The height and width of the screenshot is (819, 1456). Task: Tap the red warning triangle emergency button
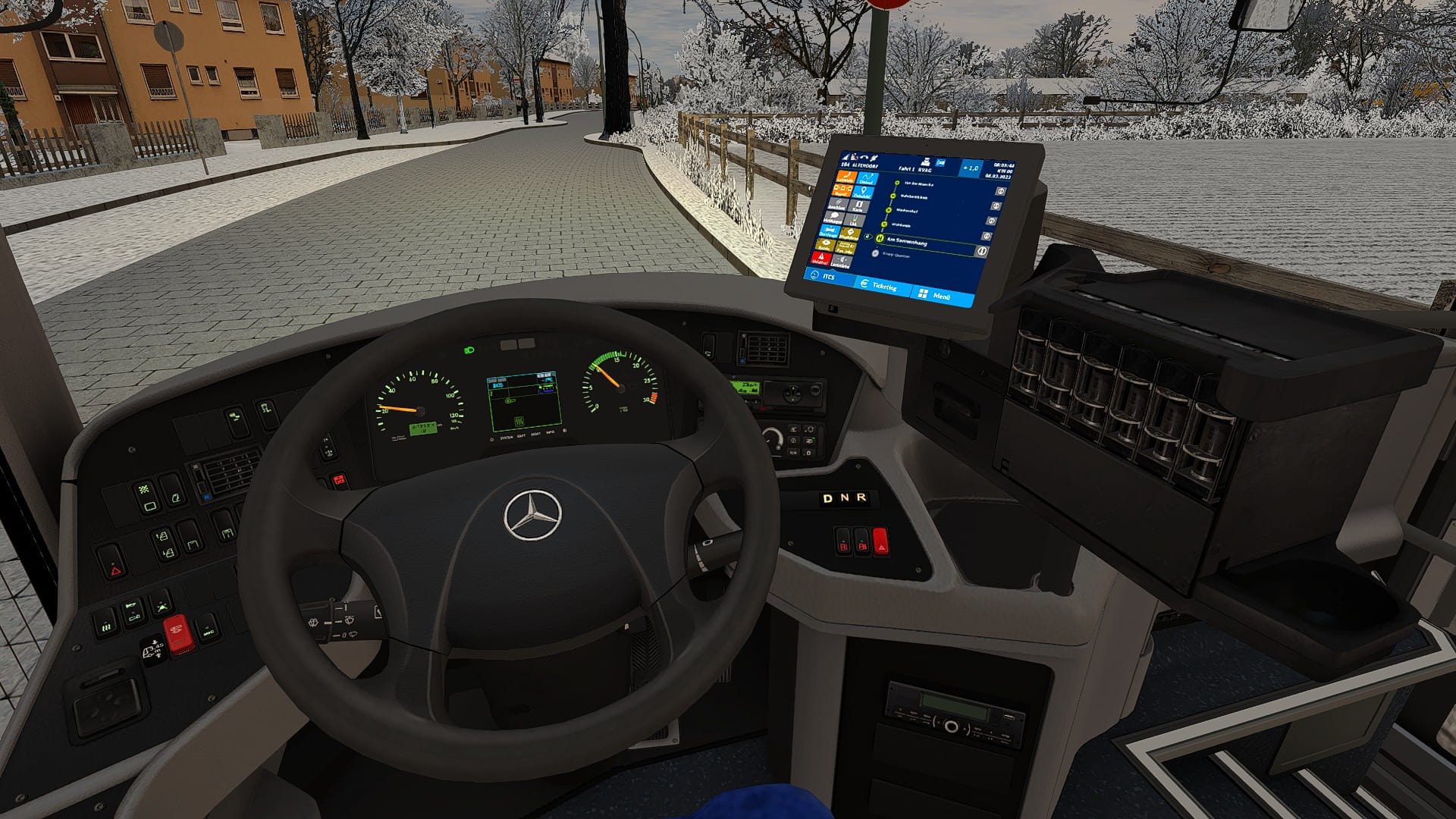pyautogui.click(x=821, y=258)
